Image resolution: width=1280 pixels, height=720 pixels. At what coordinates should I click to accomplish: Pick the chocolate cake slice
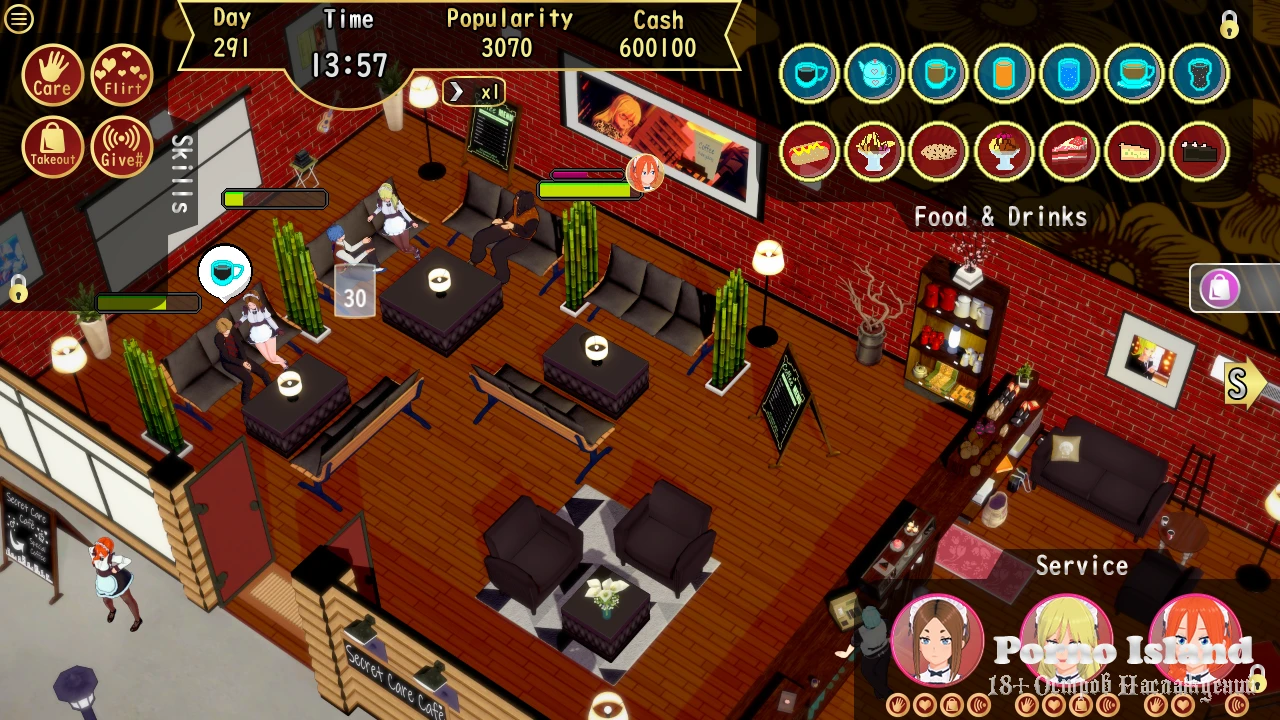(1199, 151)
